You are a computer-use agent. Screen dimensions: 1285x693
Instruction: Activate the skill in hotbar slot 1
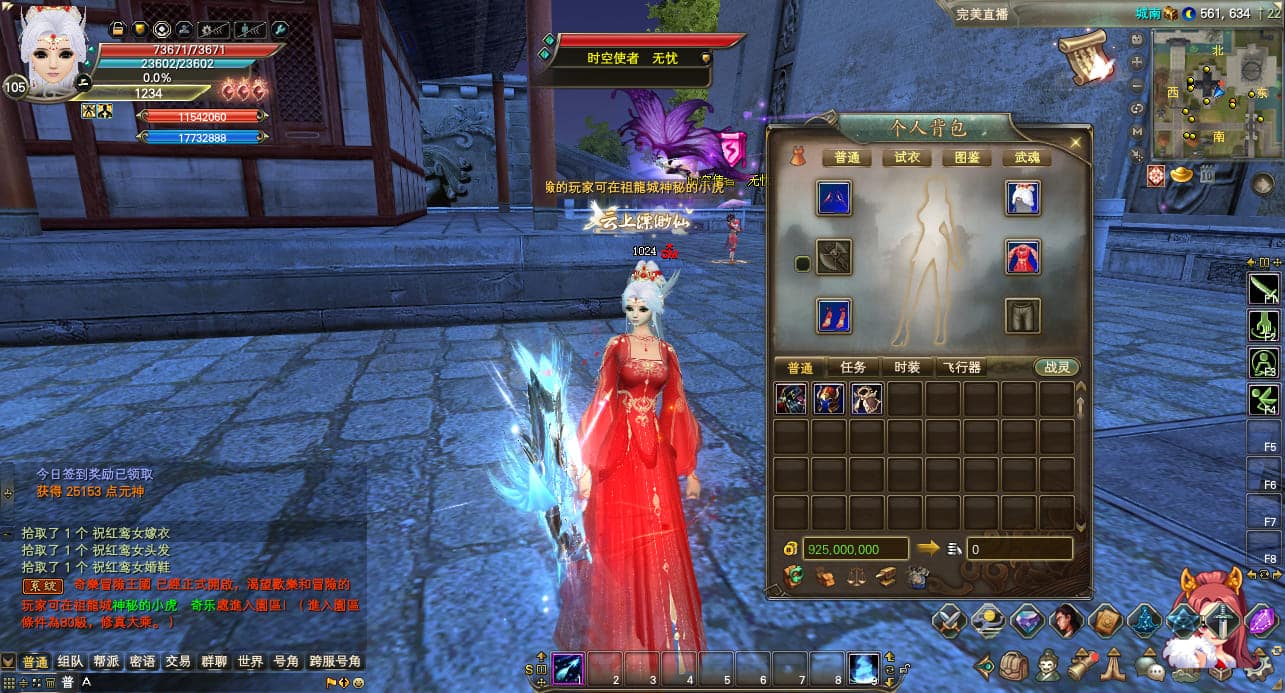(569, 668)
